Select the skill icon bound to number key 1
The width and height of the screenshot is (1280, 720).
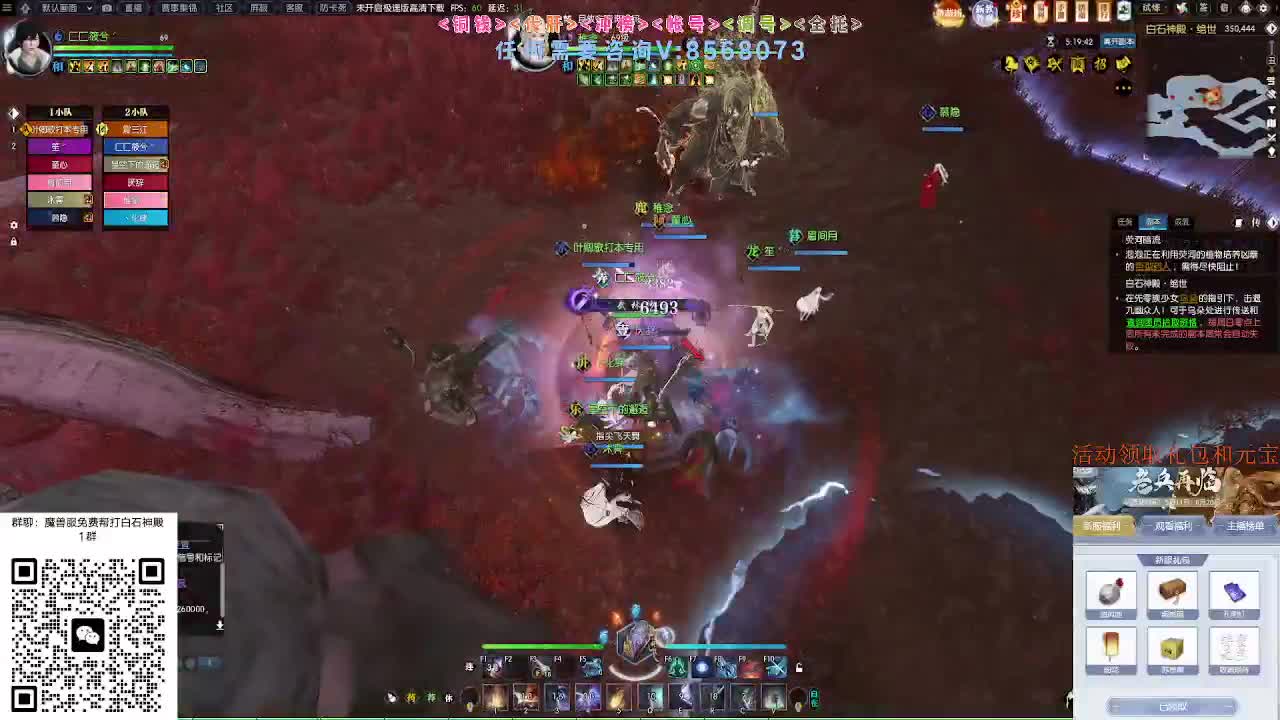click(495, 697)
